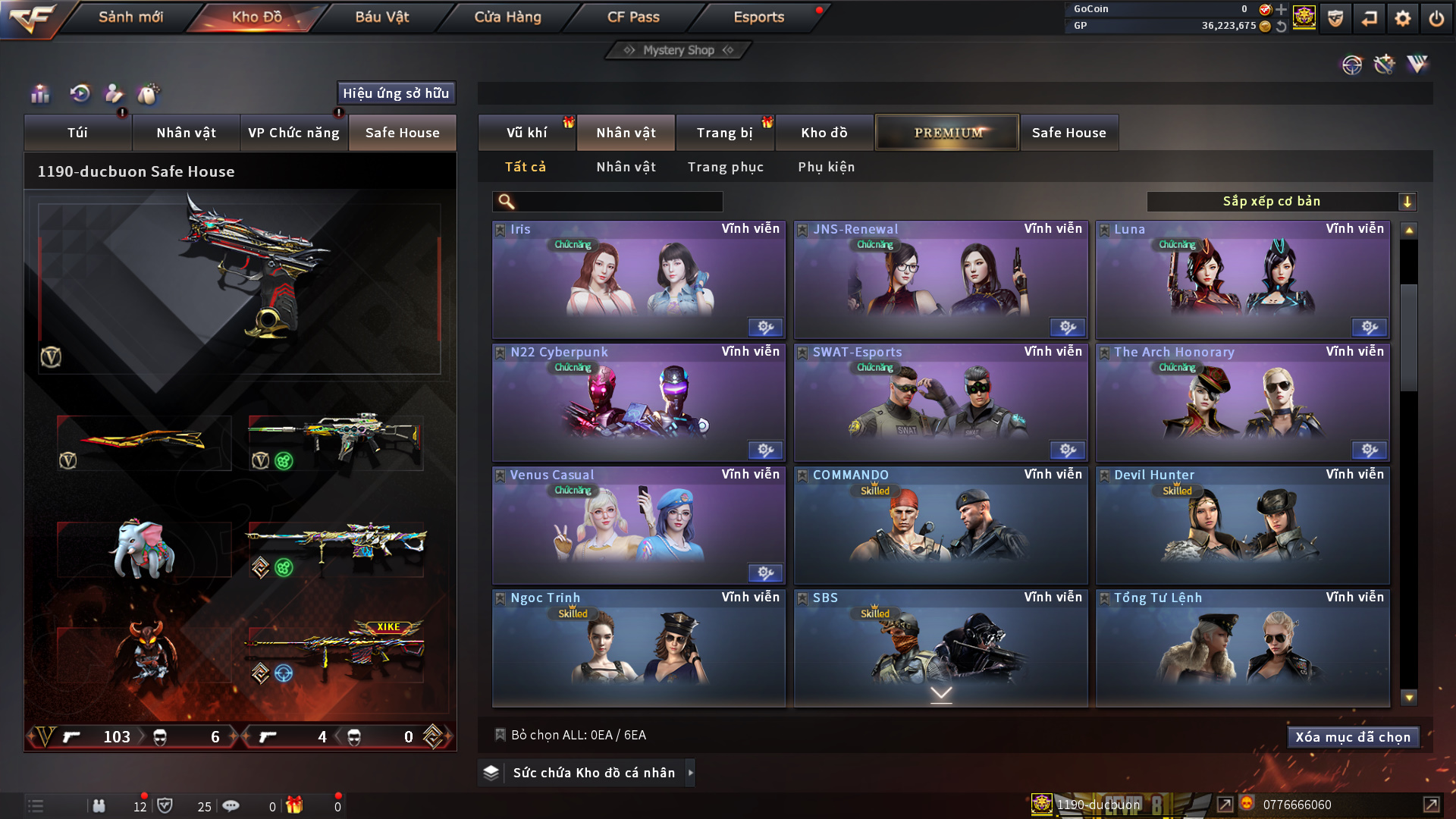1456x819 pixels.
Task: Open the PREMIUM inventory tab
Action: [x=947, y=133]
